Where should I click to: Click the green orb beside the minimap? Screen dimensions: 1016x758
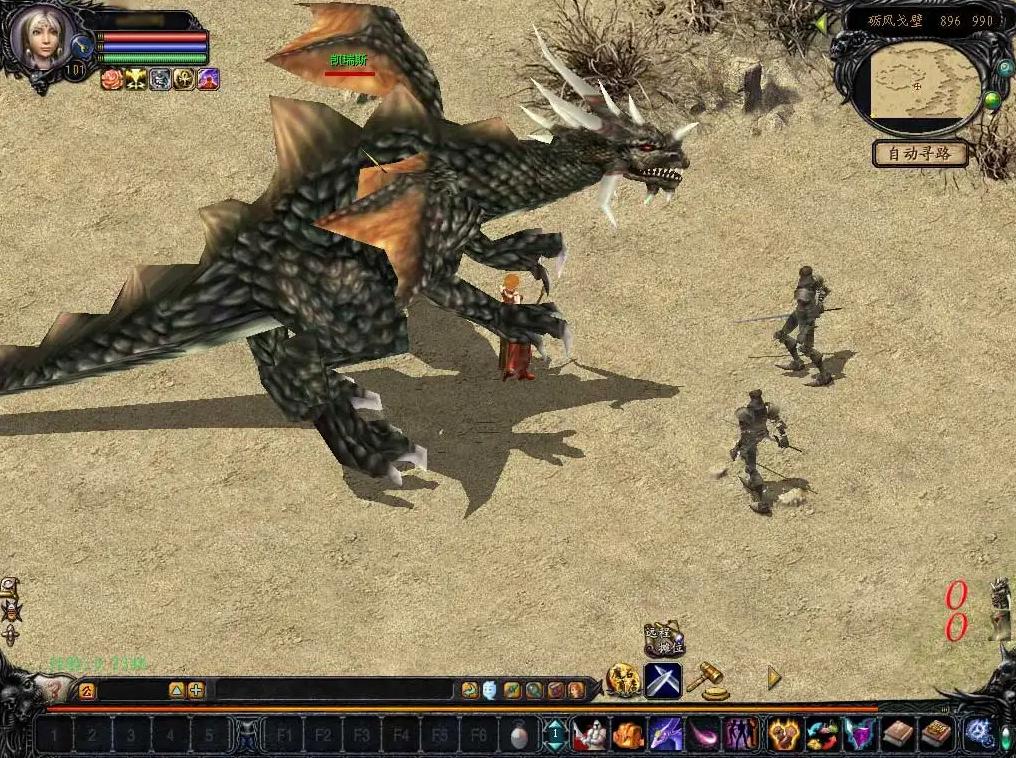point(991,100)
